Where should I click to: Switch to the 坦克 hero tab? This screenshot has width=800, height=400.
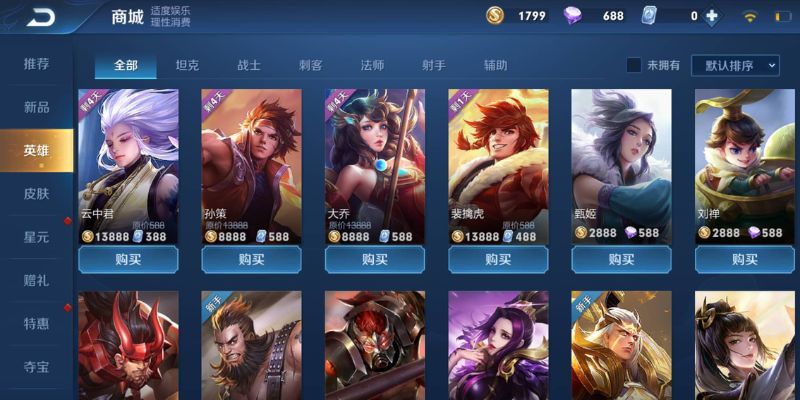coord(187,65)
